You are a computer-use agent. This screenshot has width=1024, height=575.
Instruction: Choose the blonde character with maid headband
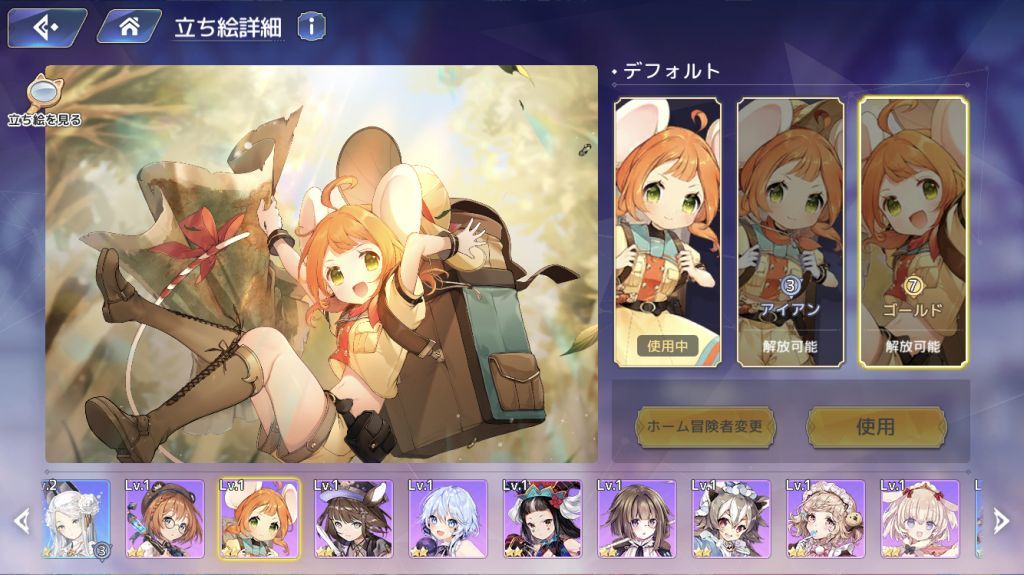click(x=825, y=519)
